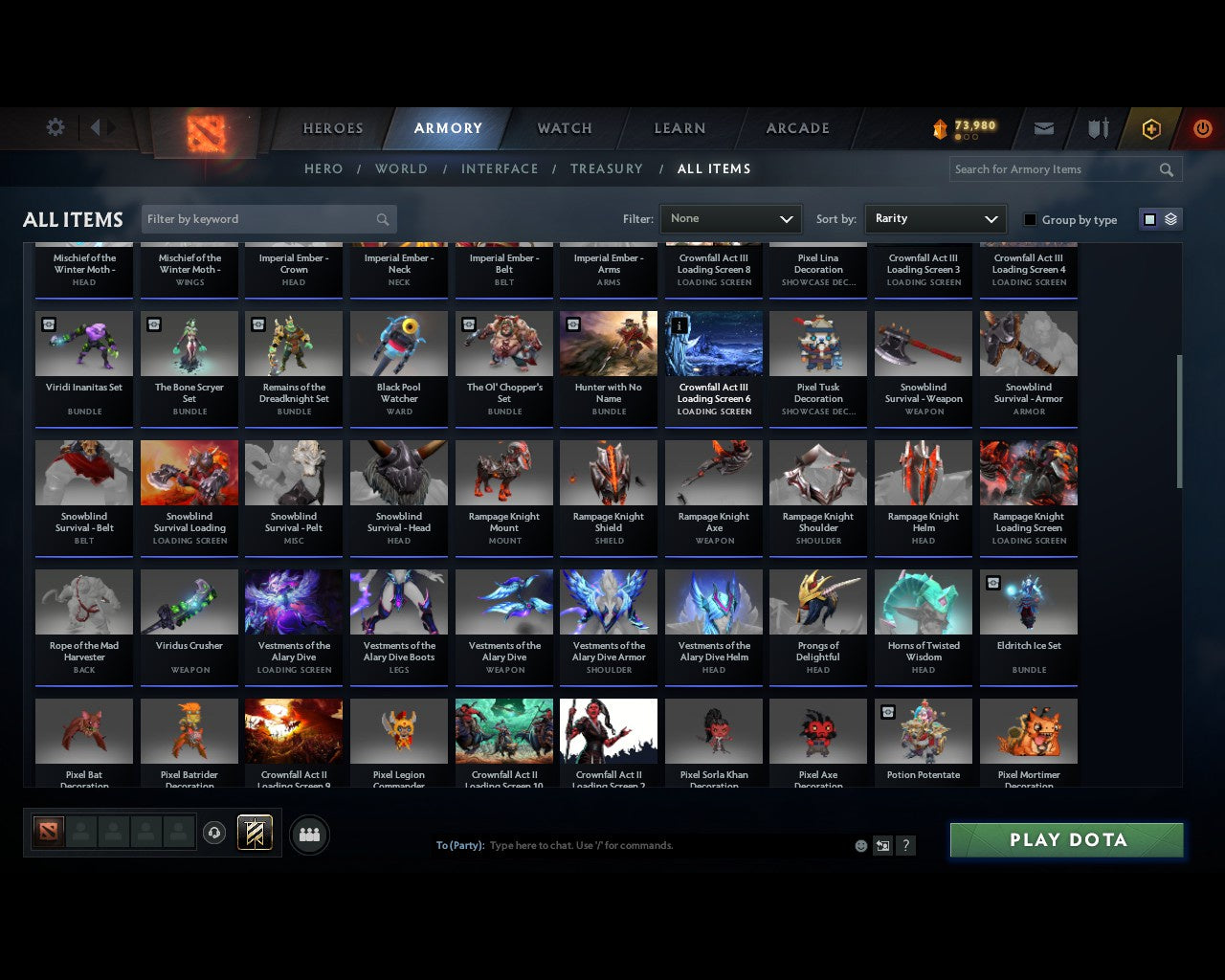The height and width of the screenshot is (980, 1225).
Task: Click the armory search magnifier icon
Action: (1166, 169)
